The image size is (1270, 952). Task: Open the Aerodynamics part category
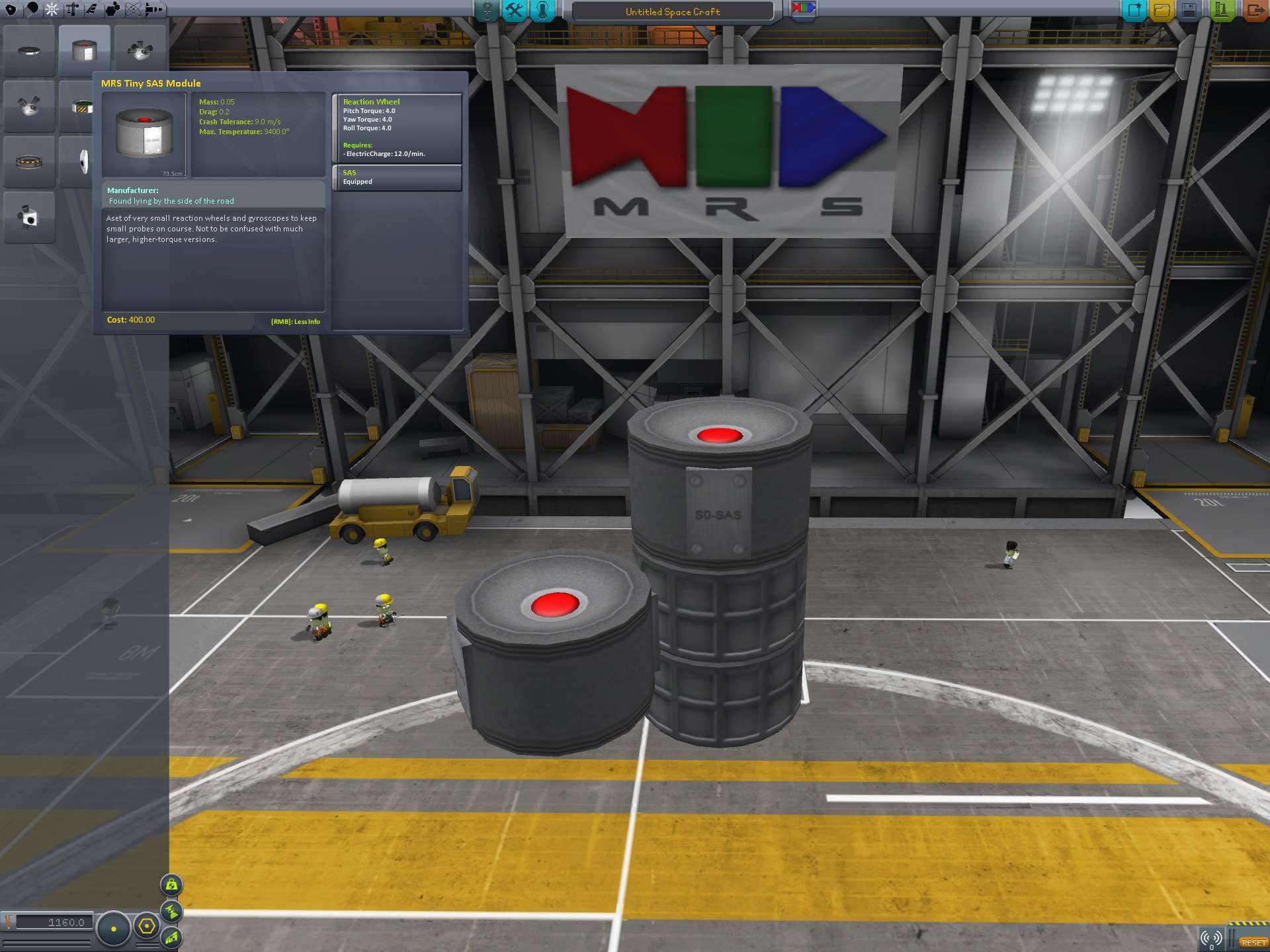pos(91,9)
